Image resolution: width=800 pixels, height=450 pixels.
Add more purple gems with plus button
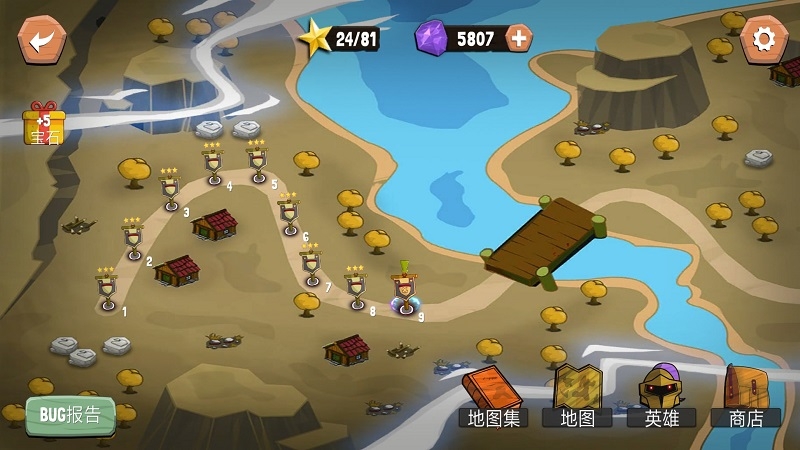point(519,39)
